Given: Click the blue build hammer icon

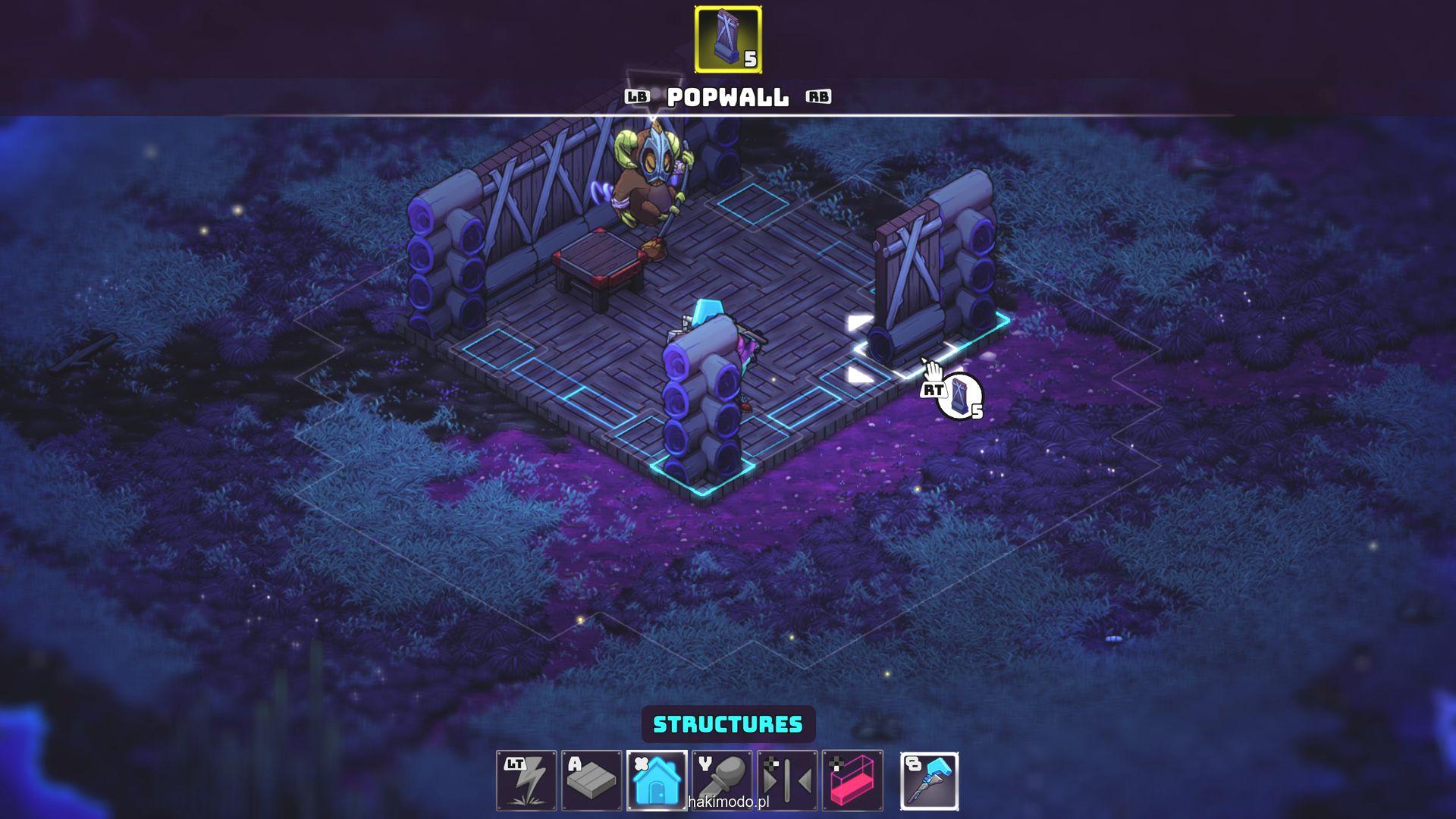Looking at the screenshot, I should click(930, 780).
